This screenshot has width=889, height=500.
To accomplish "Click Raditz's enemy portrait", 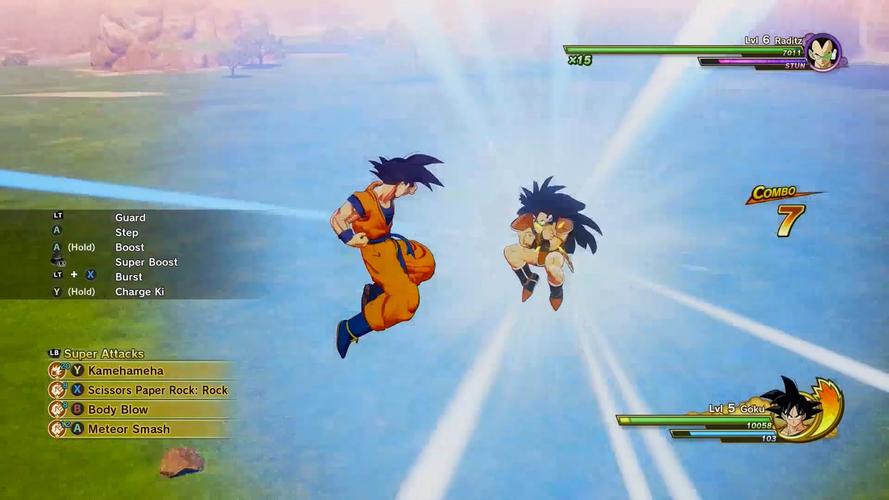I will [x=822, y=52].
